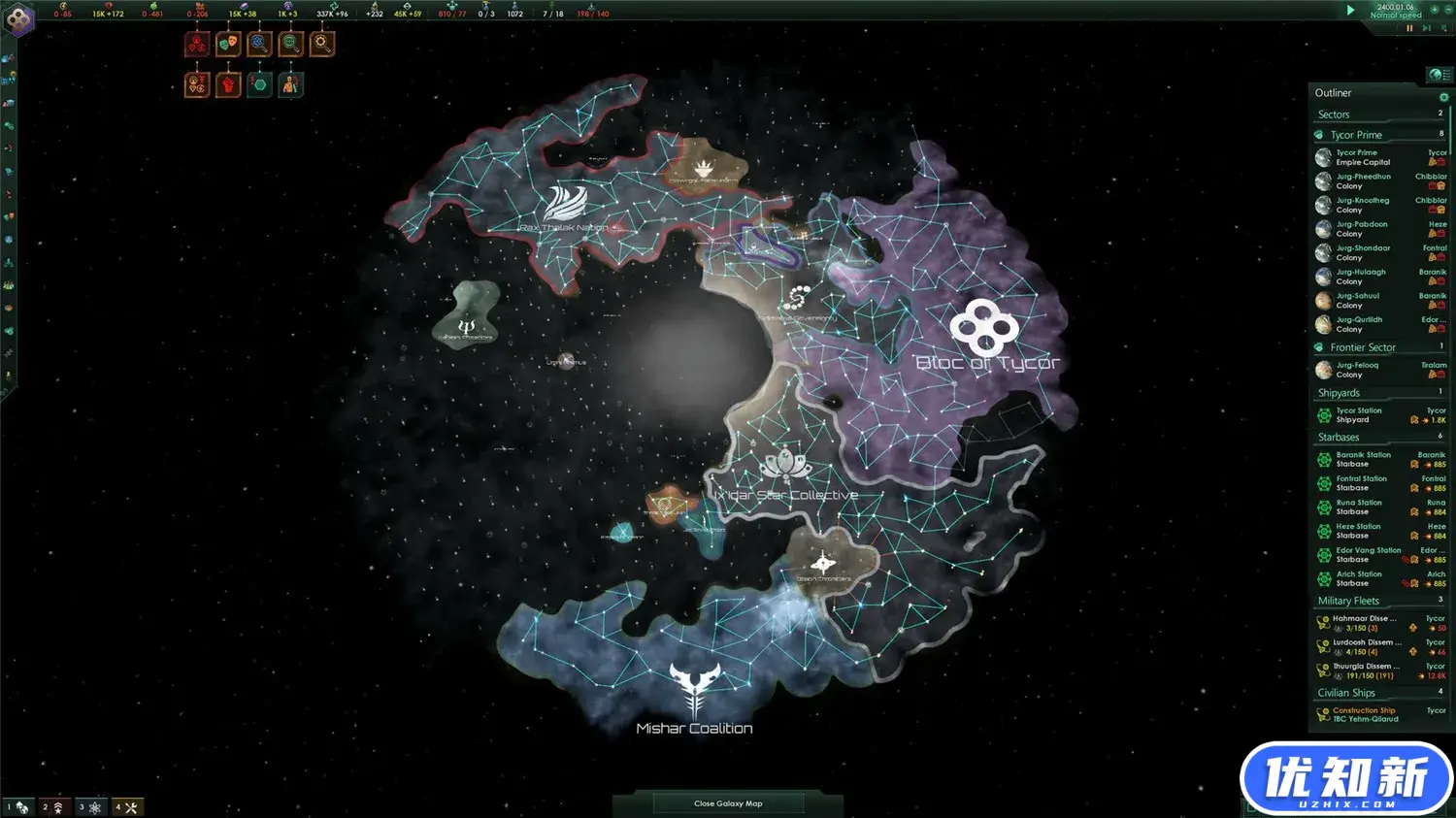
Task: Pause the game with the pause button
Action: [x=1409, y=28]
